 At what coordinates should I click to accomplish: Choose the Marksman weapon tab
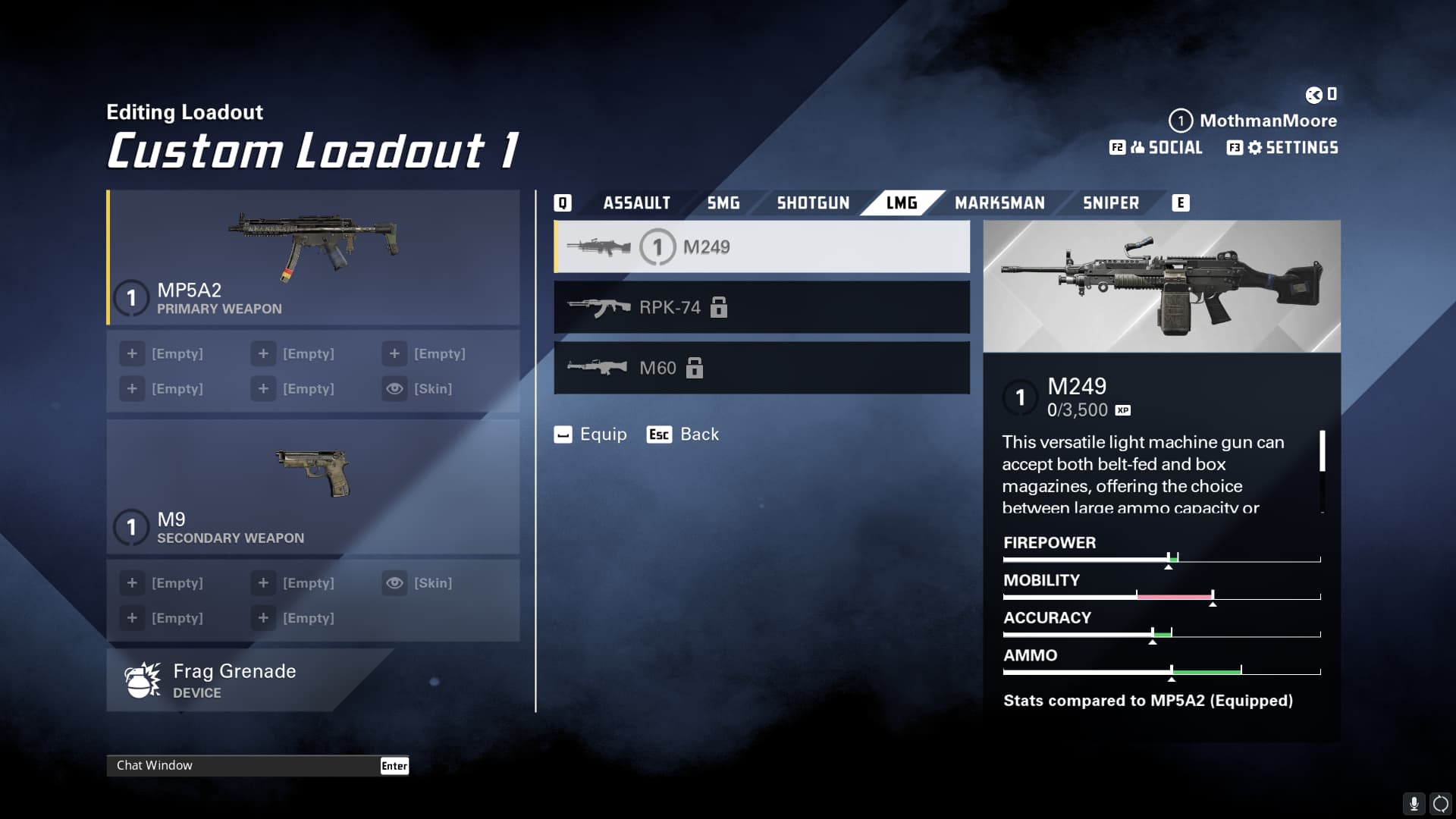pyautogui.click(x=999, y=203)
